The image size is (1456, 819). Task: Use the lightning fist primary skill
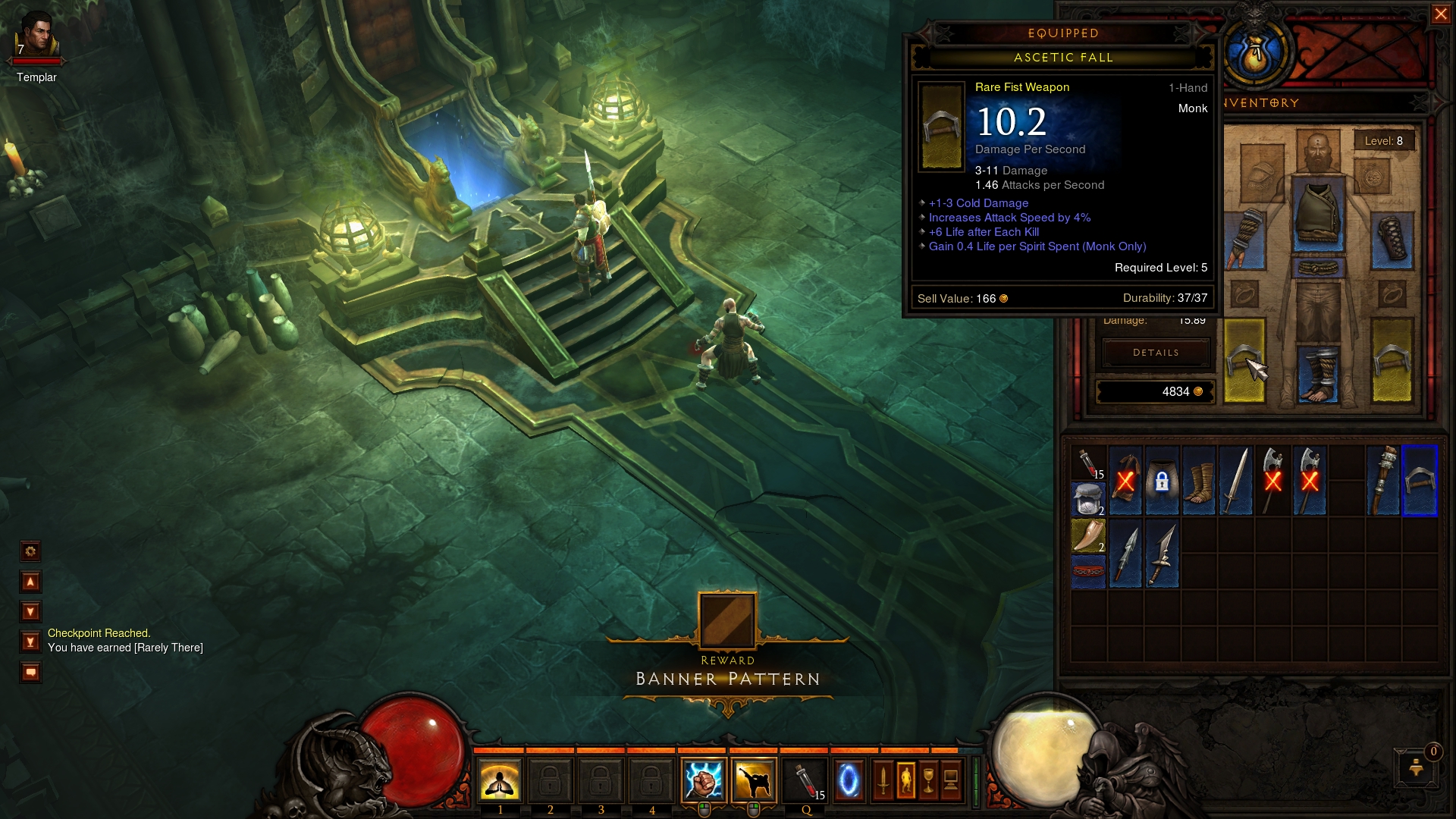point(703,780)
